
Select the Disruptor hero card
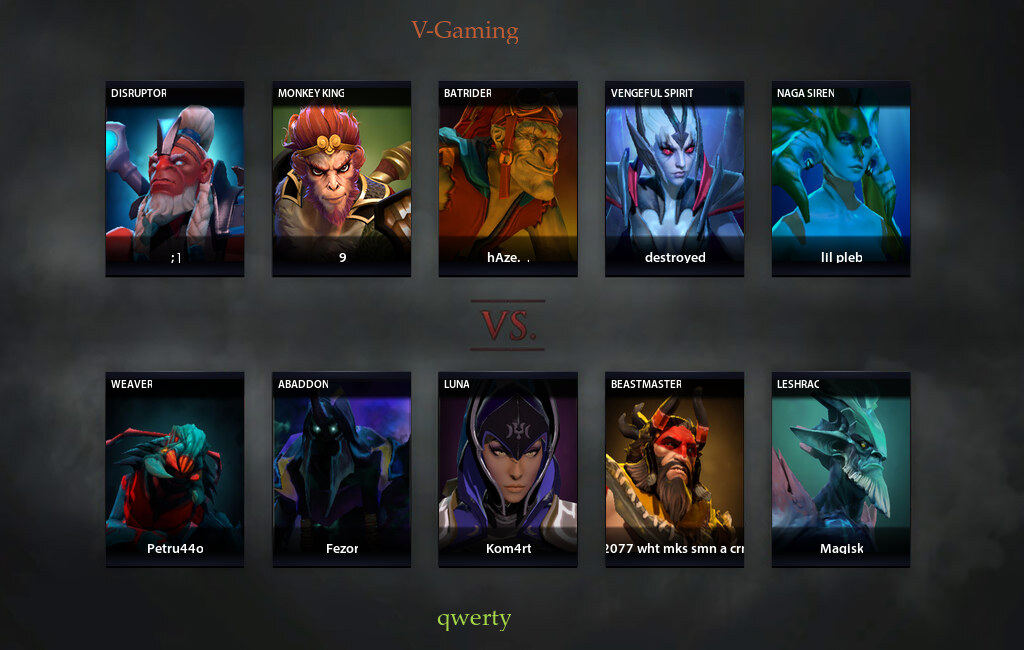175,178
